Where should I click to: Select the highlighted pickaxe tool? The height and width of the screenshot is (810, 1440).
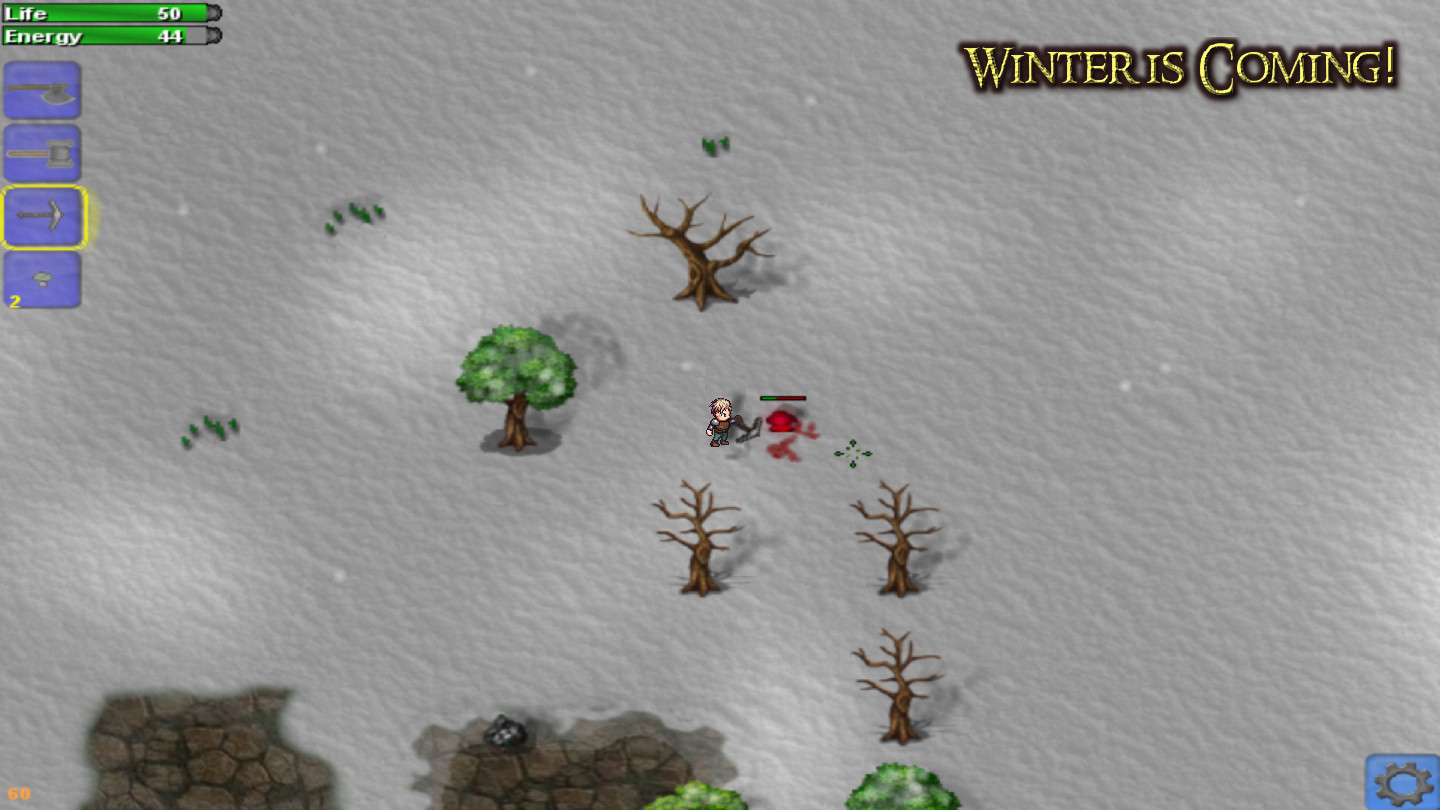tap(42, 218)
